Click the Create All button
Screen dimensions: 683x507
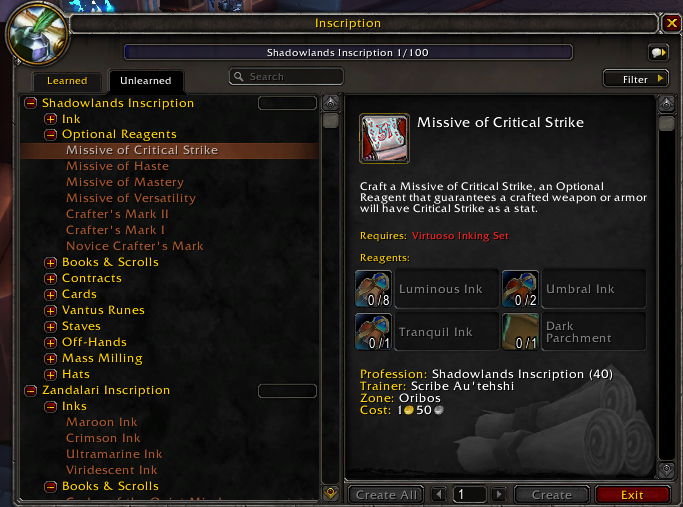pyautogui.click(x=387, y=495)
